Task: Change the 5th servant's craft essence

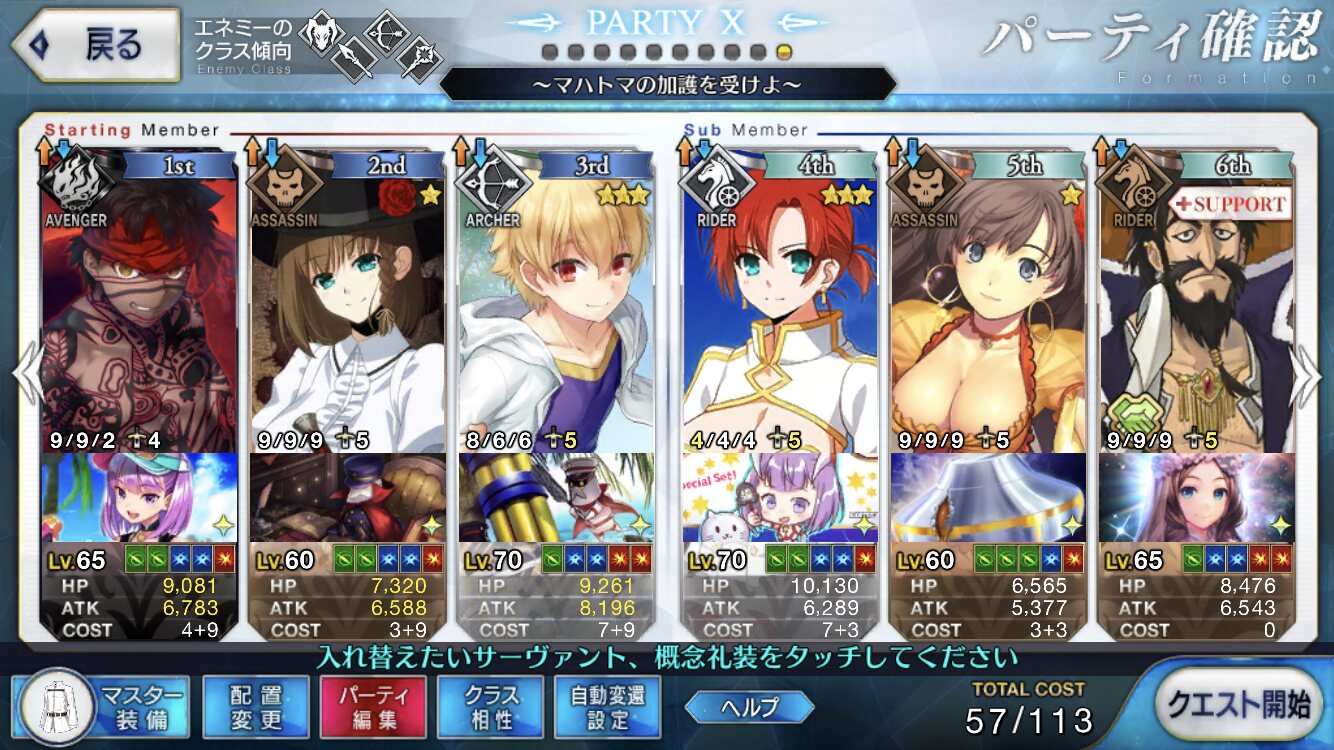Action: click(x=988, y=497)
